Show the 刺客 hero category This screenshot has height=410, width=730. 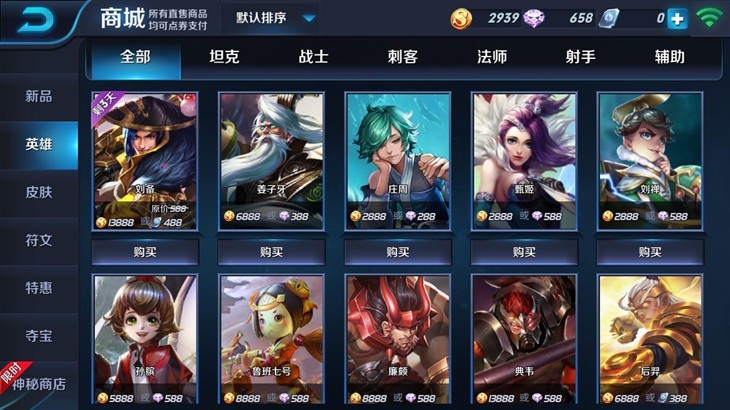coord(402,57)
